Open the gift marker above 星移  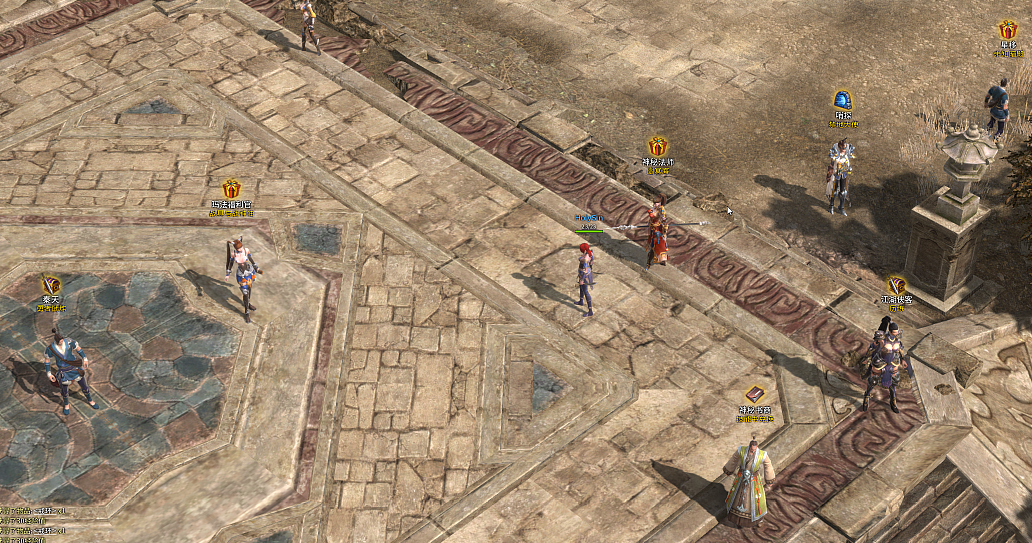[x=1007, y=30]
